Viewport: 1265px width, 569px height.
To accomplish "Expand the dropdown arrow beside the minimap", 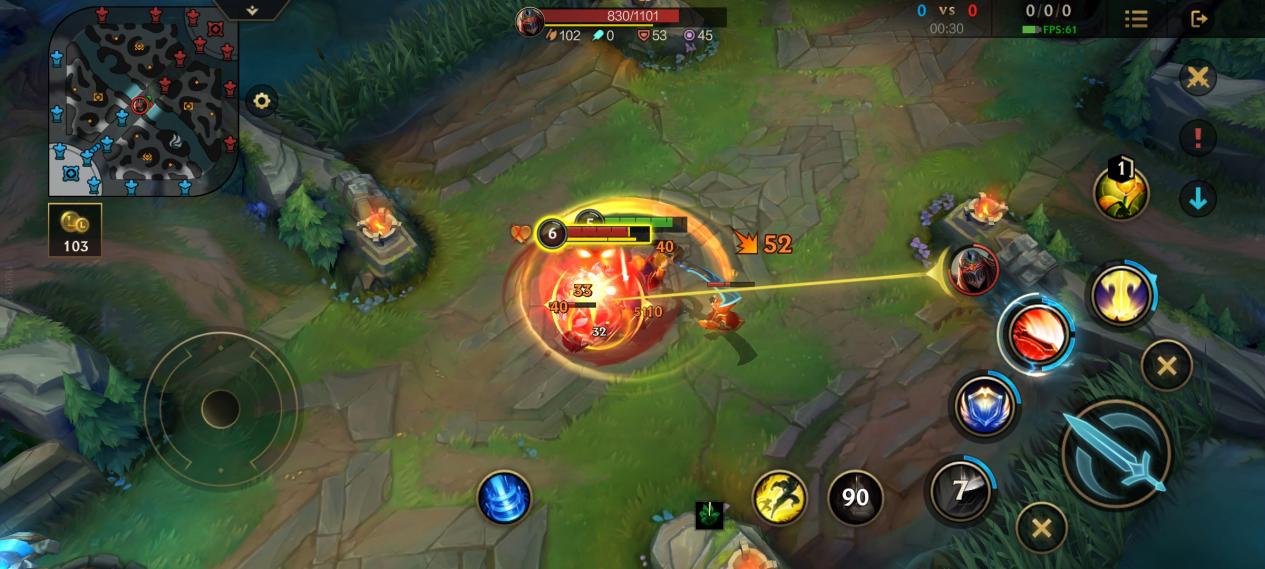I will 252,10.
